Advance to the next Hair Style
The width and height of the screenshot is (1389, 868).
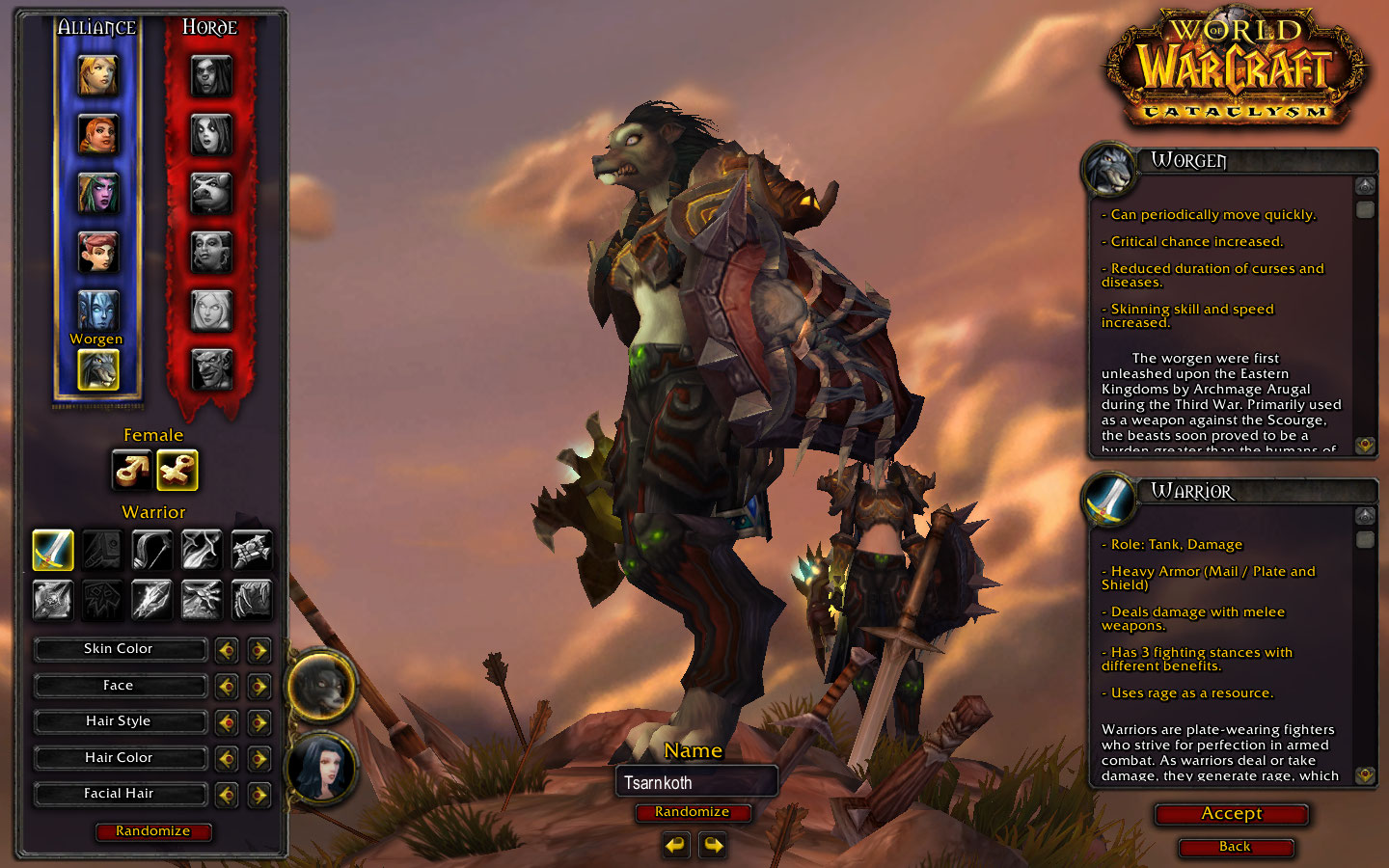259,722
